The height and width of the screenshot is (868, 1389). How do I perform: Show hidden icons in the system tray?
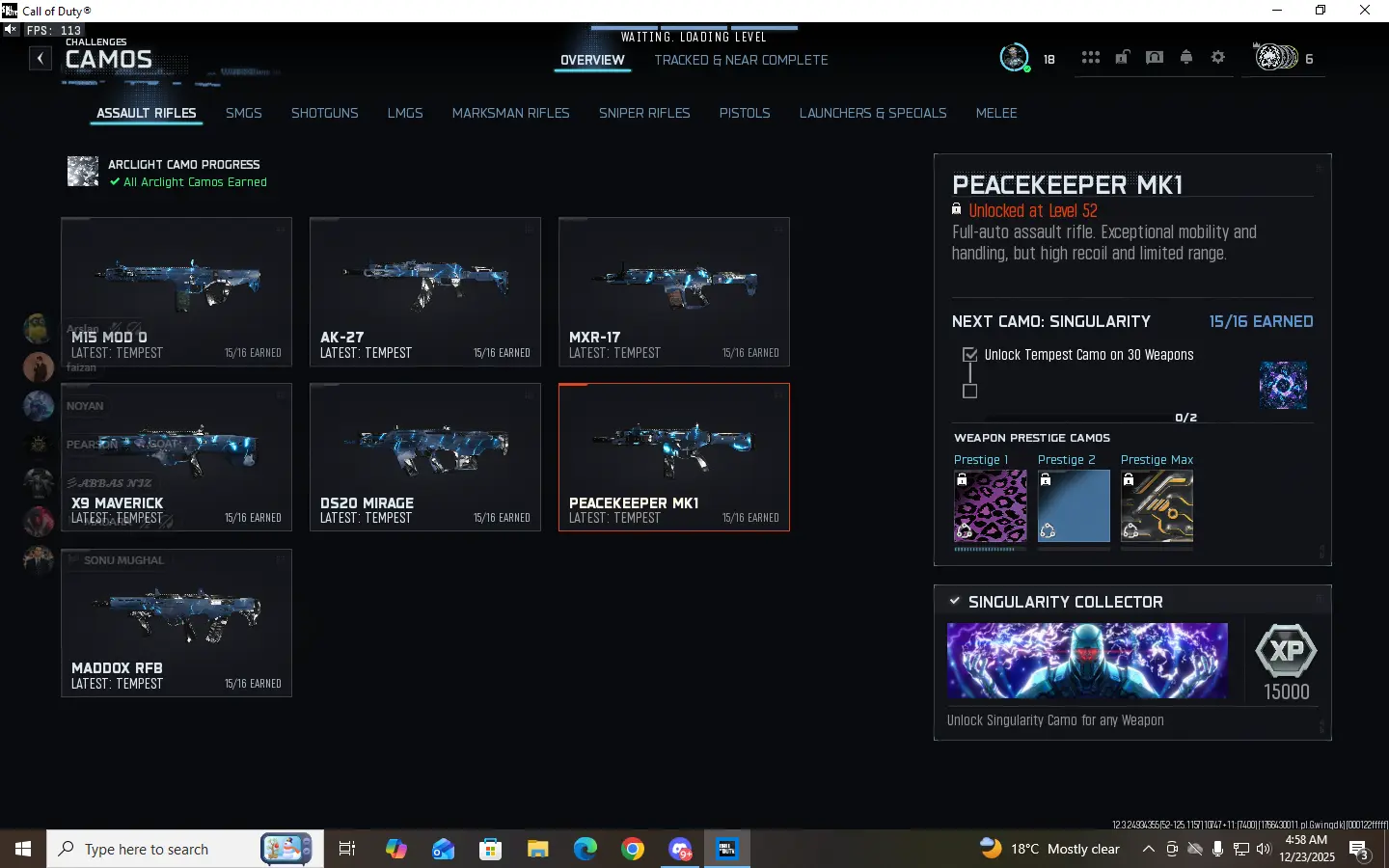1149,850
